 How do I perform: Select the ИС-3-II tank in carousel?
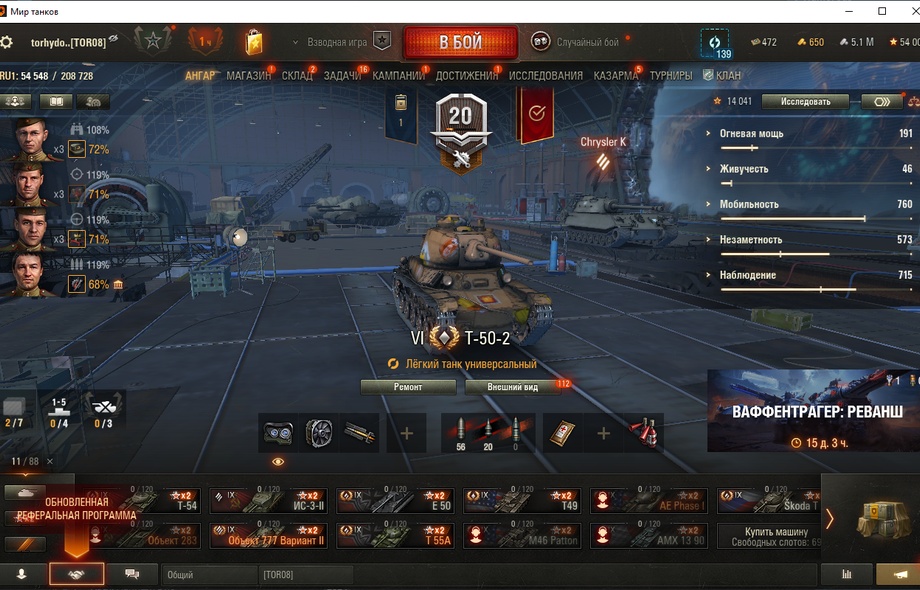pyautogui.click(x=269, y=501)
